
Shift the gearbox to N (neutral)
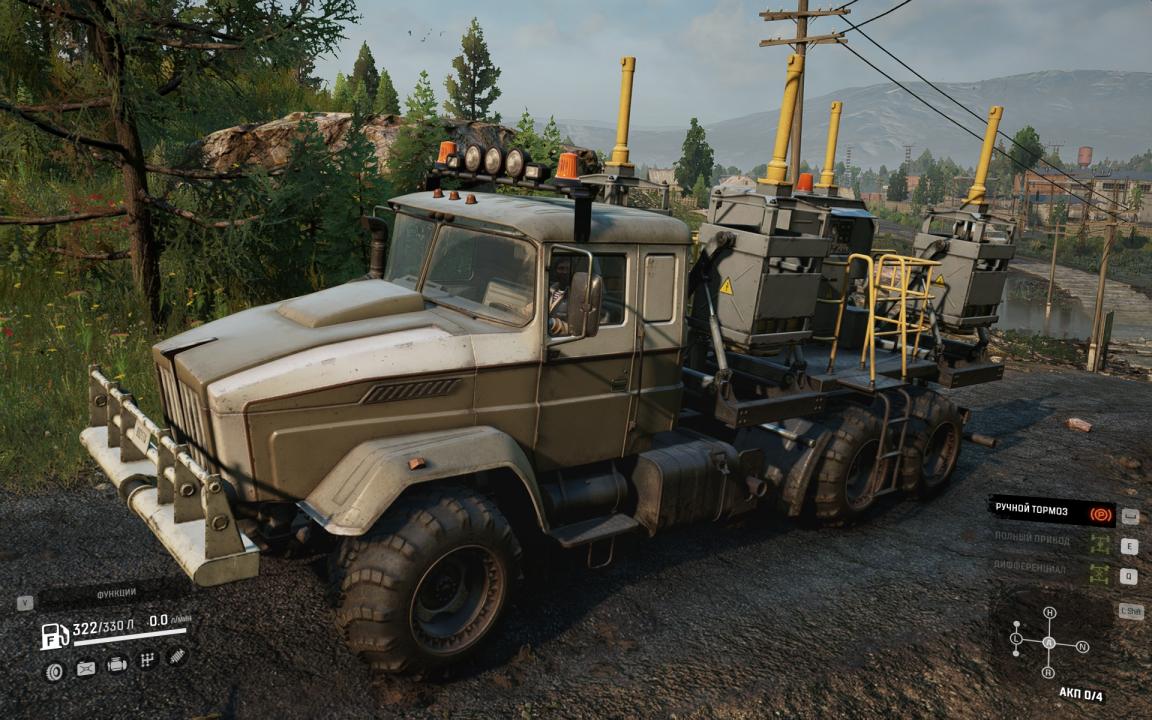[x=1083, y=646]
